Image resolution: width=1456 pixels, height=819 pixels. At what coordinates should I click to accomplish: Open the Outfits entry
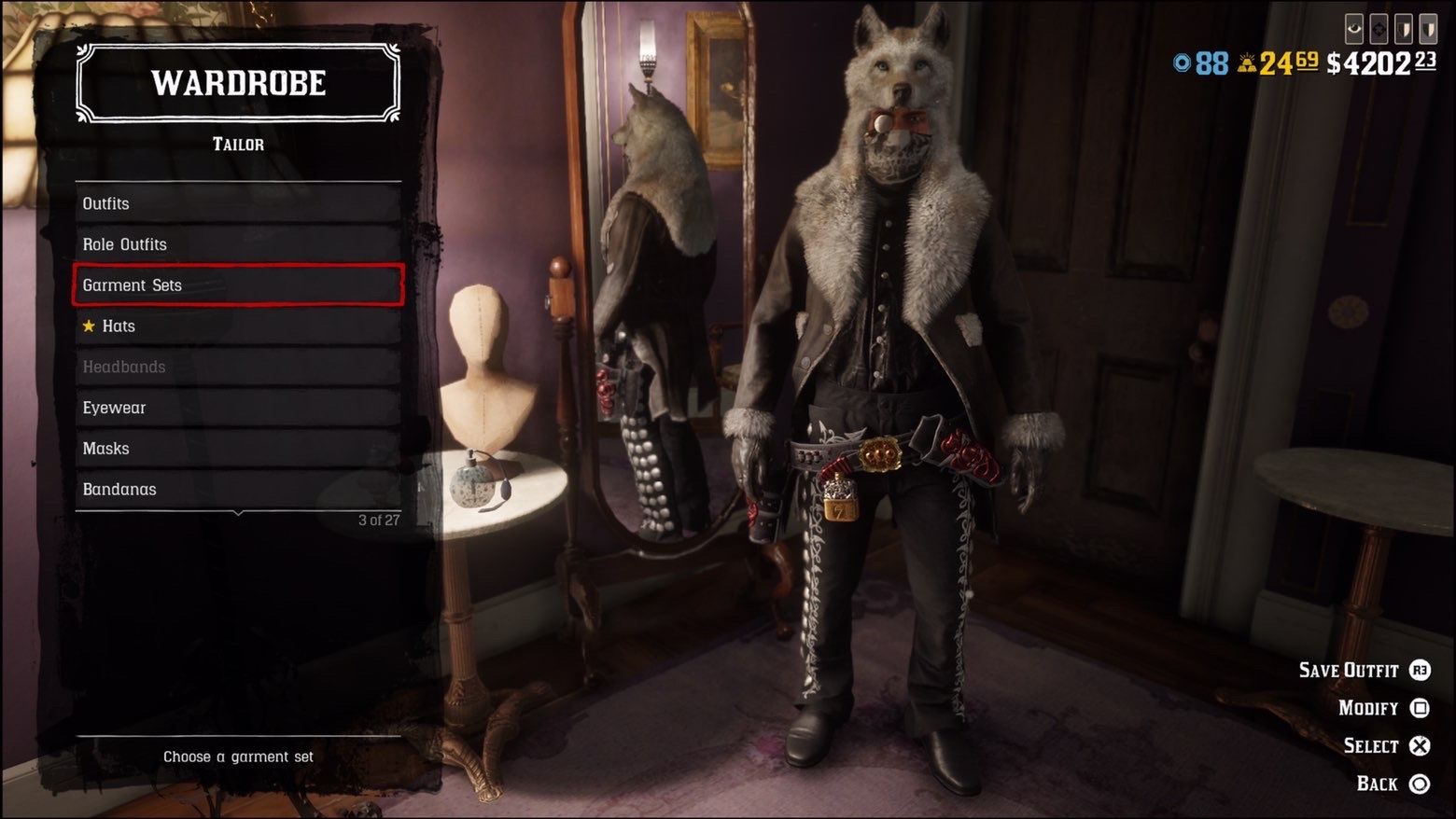point(238,203)
